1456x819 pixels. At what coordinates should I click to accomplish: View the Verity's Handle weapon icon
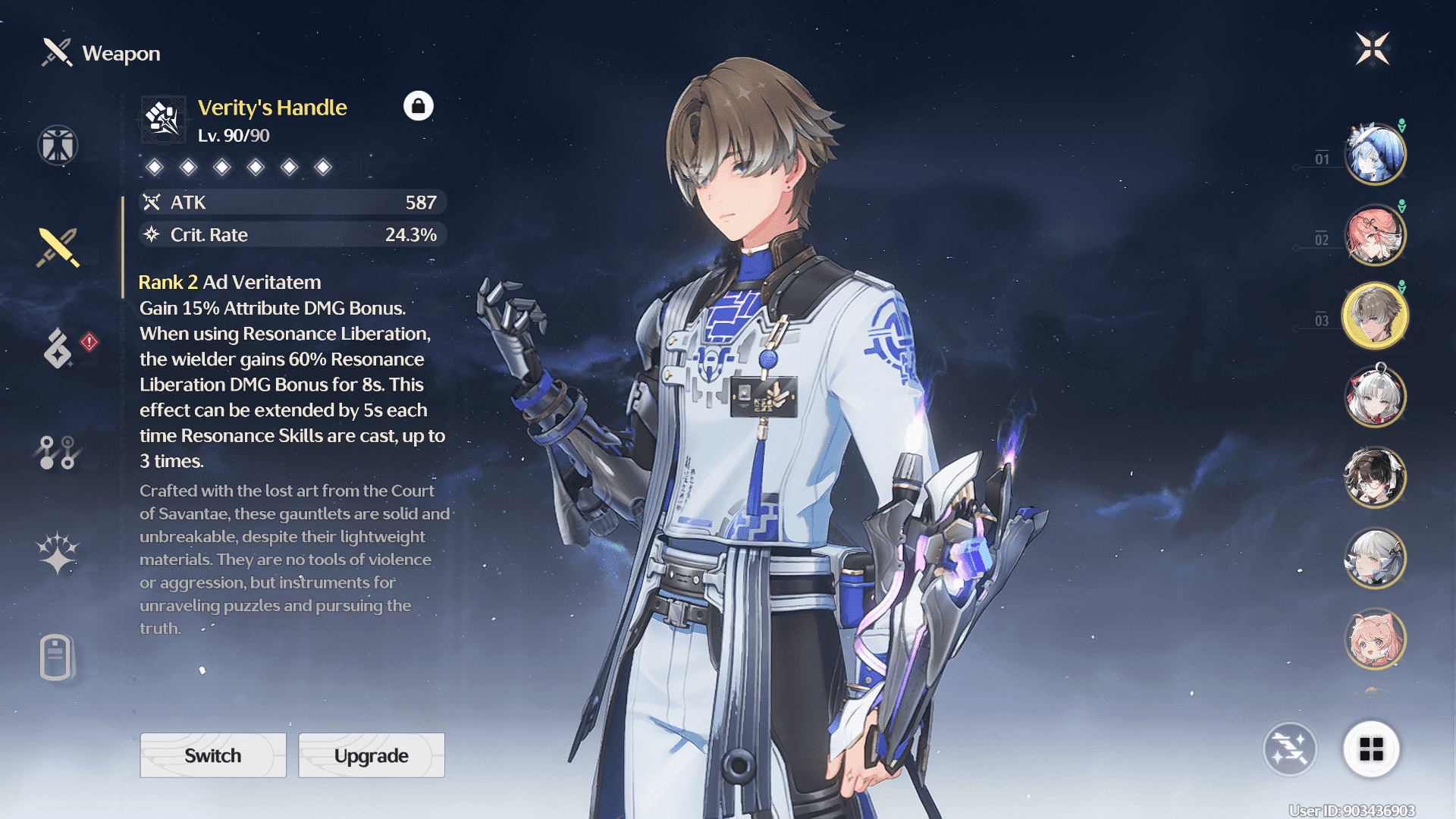pos(163,119)
